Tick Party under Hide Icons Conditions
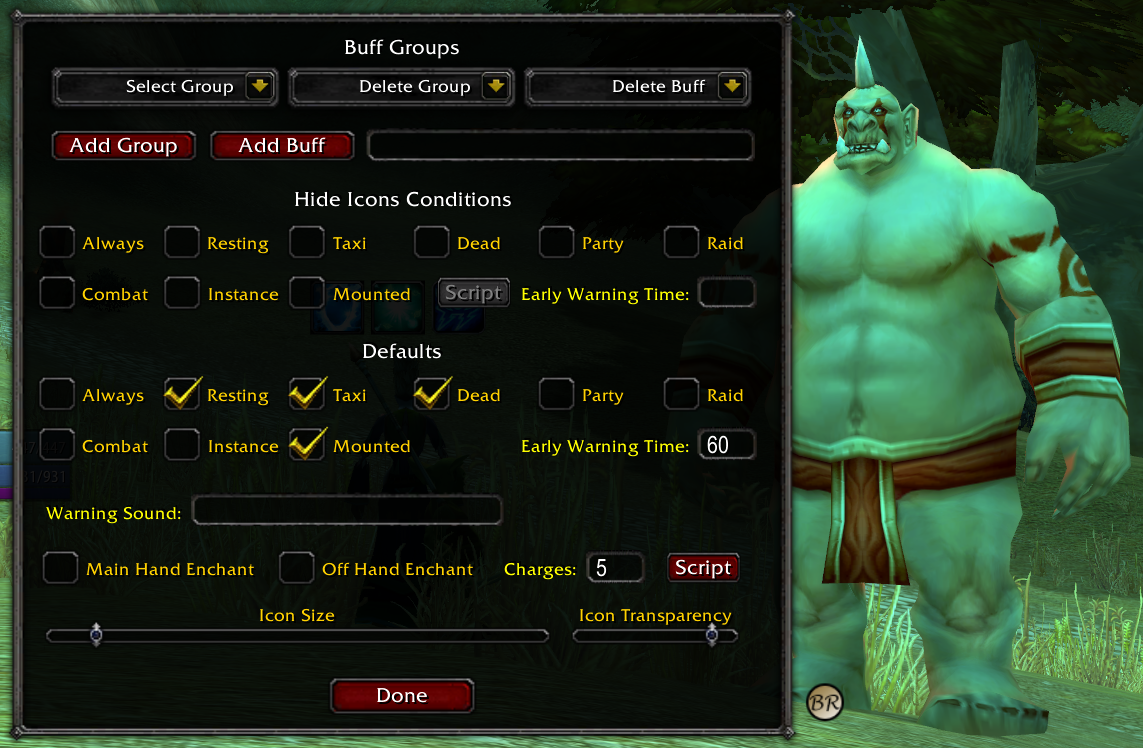 pyautogui.click(x=557, y=242)
